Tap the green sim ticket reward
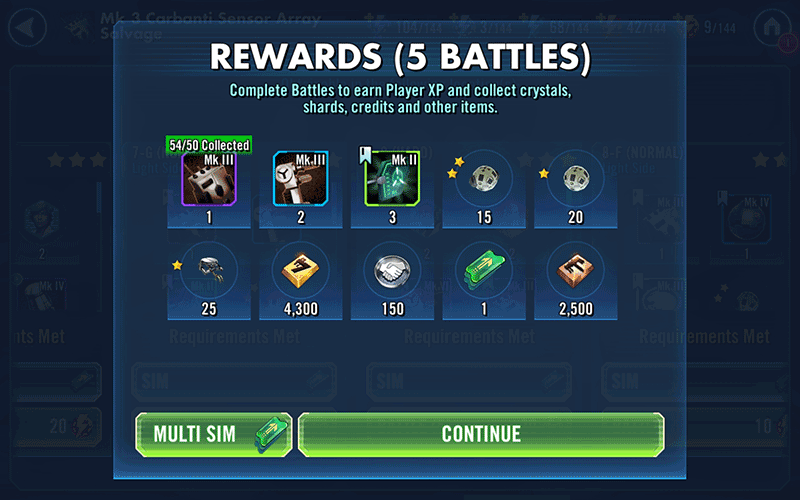The height and width of the screenshot is (500, 800). pos(483,270)
